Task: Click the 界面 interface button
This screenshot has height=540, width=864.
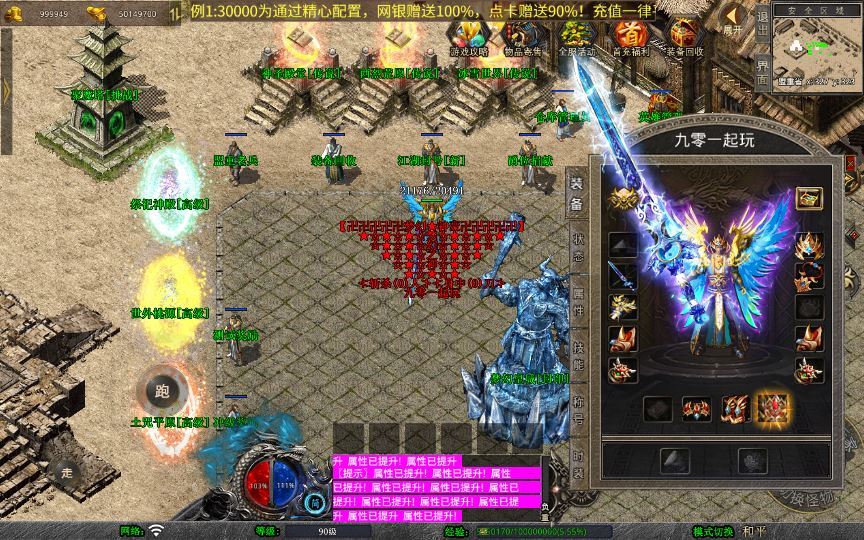Action: click(763, 71)
